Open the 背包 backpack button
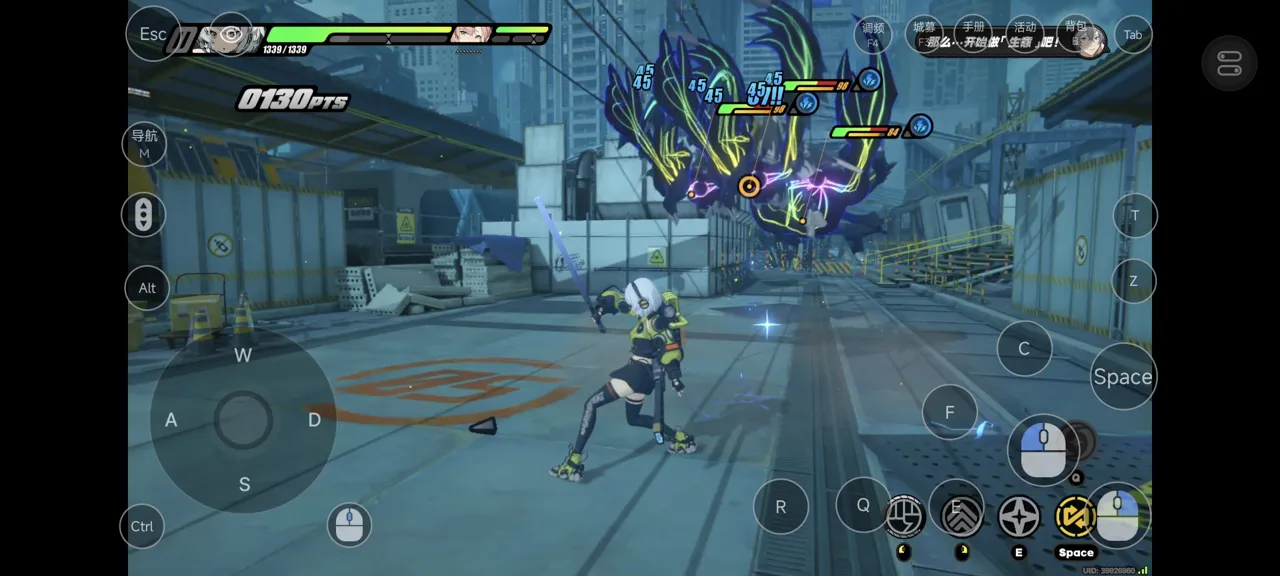This screenshot has height=576, width=1280. [x=1075, y=33]
